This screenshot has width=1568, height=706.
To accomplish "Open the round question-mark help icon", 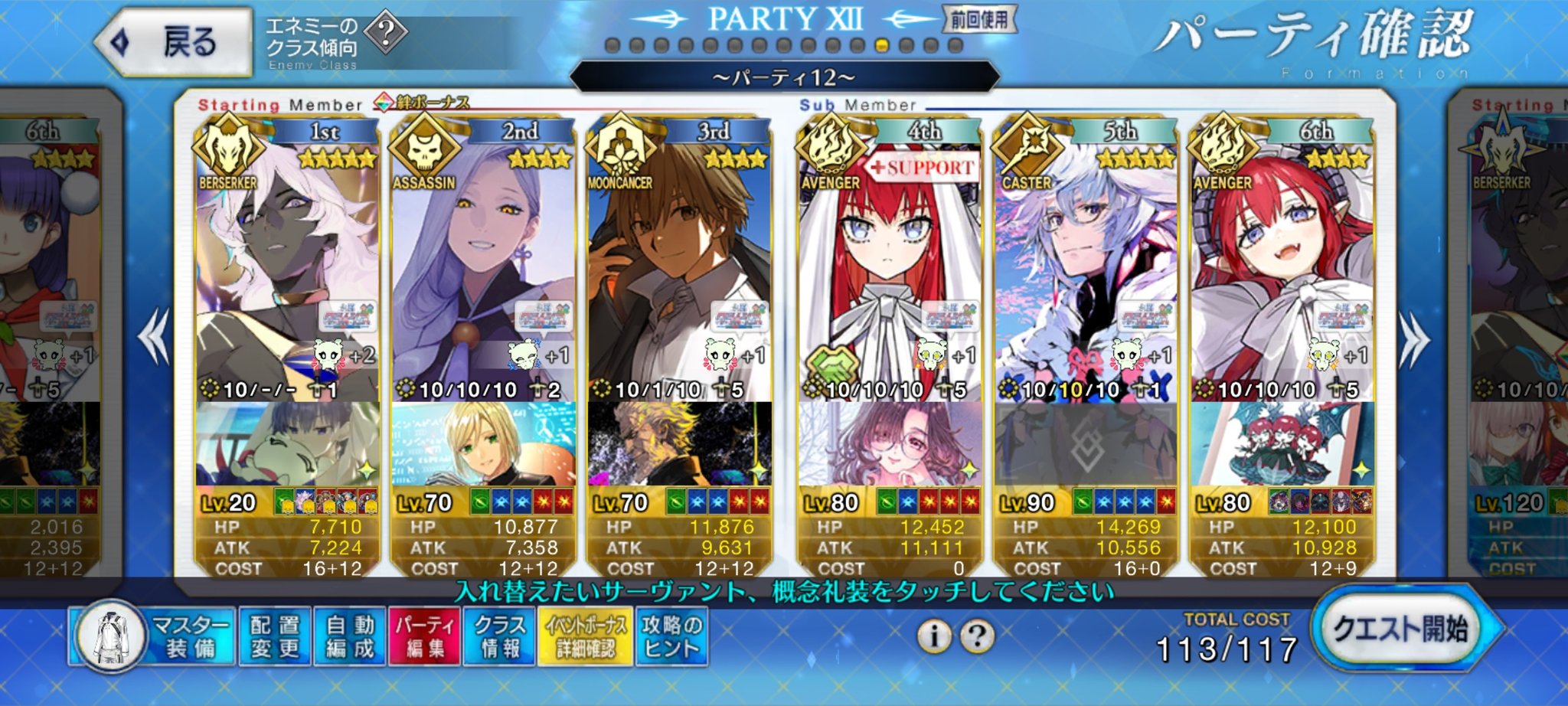I will pyautogui.click(x=977, y=636).
